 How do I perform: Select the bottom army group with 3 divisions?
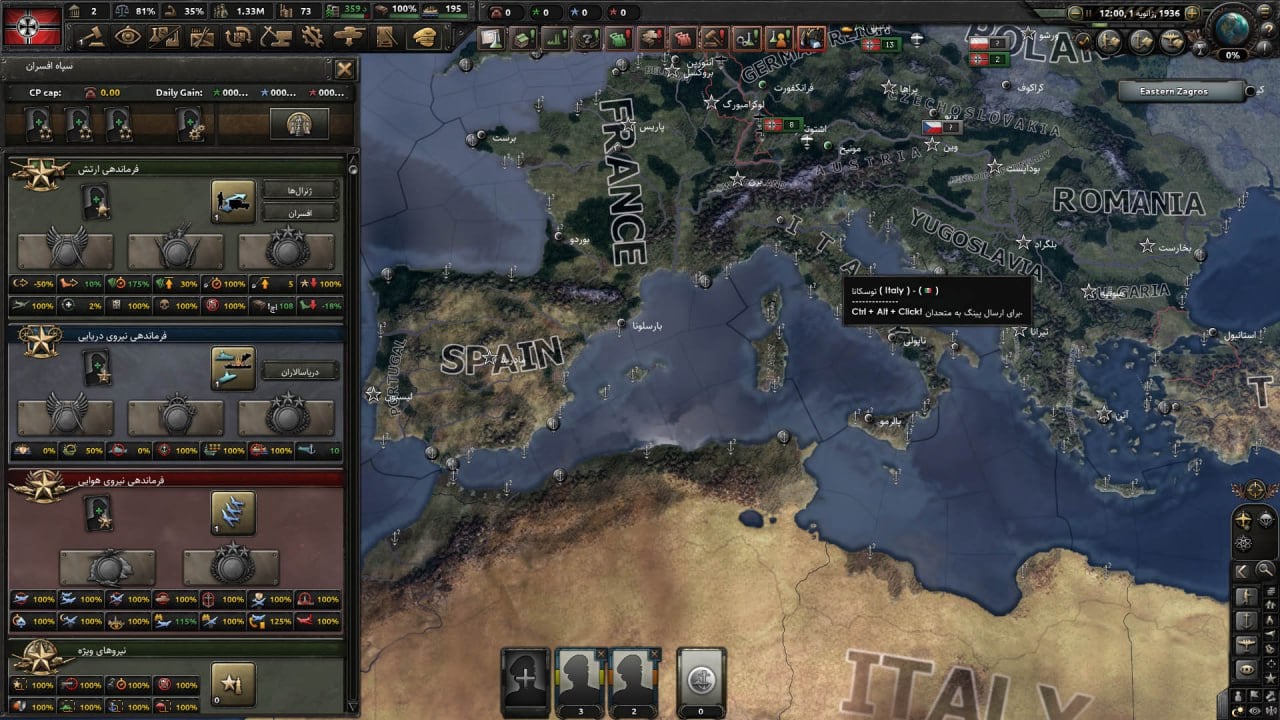tap(579, 680)
